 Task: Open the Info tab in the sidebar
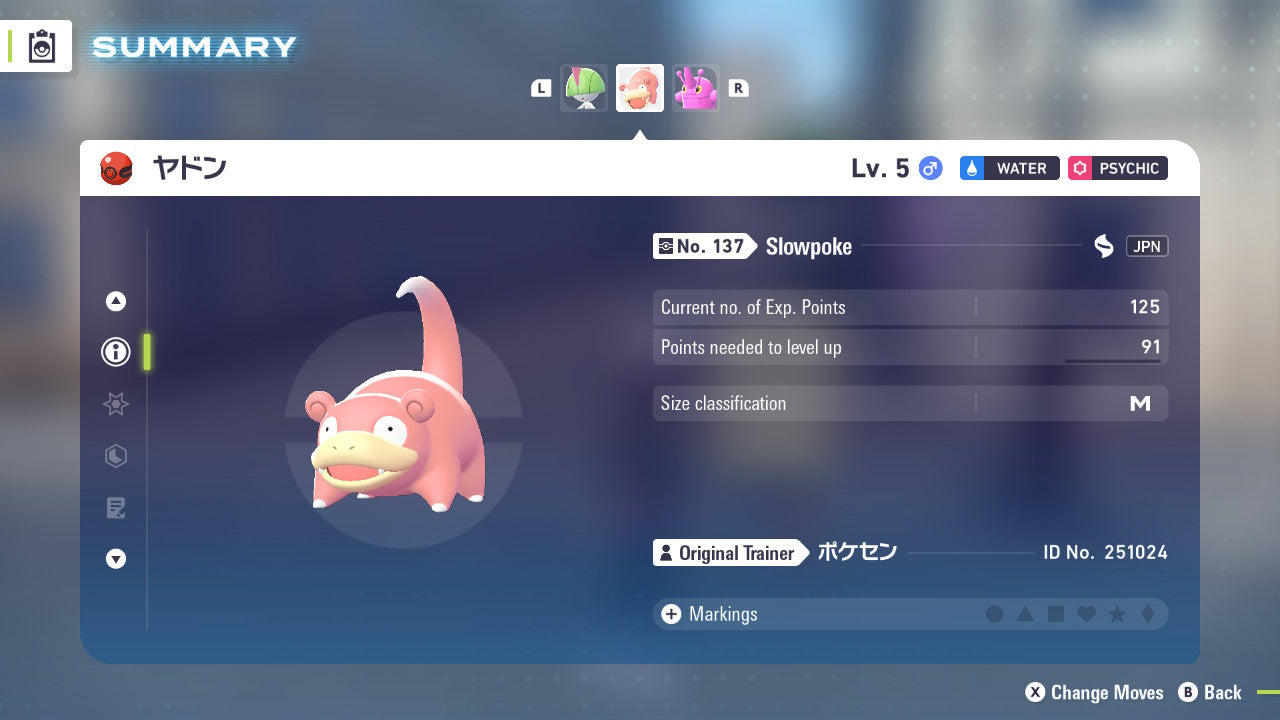tap(115, 352)
